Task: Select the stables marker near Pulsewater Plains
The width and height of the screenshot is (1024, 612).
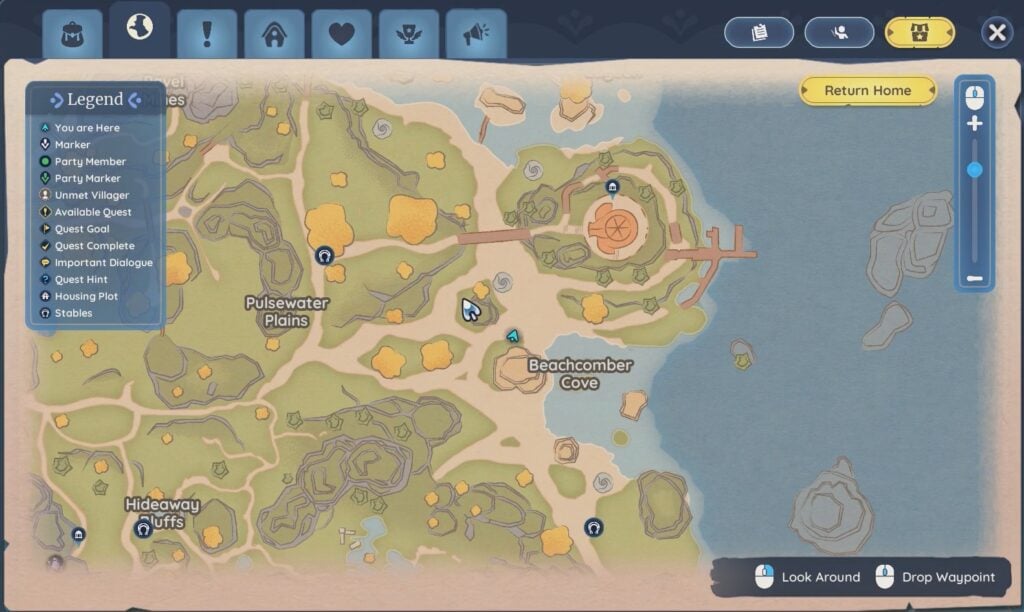Action: point(324,256)
